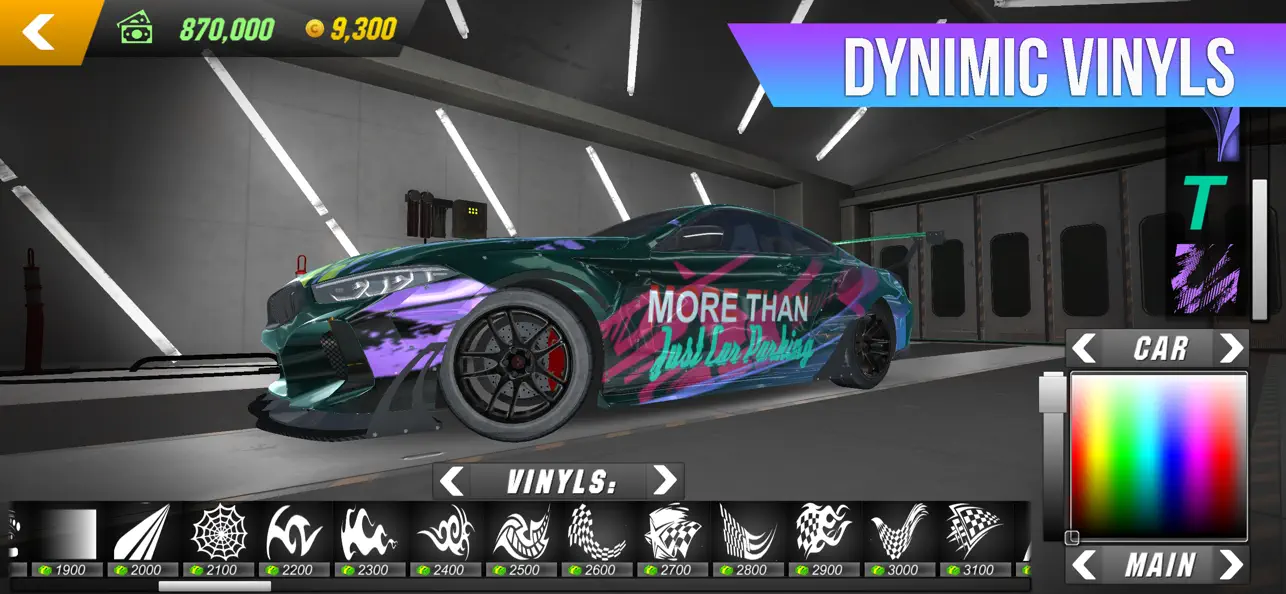Switch CAR selector to previous option
Viewport: 1286px width, 594px height.
pos(1085,349)
